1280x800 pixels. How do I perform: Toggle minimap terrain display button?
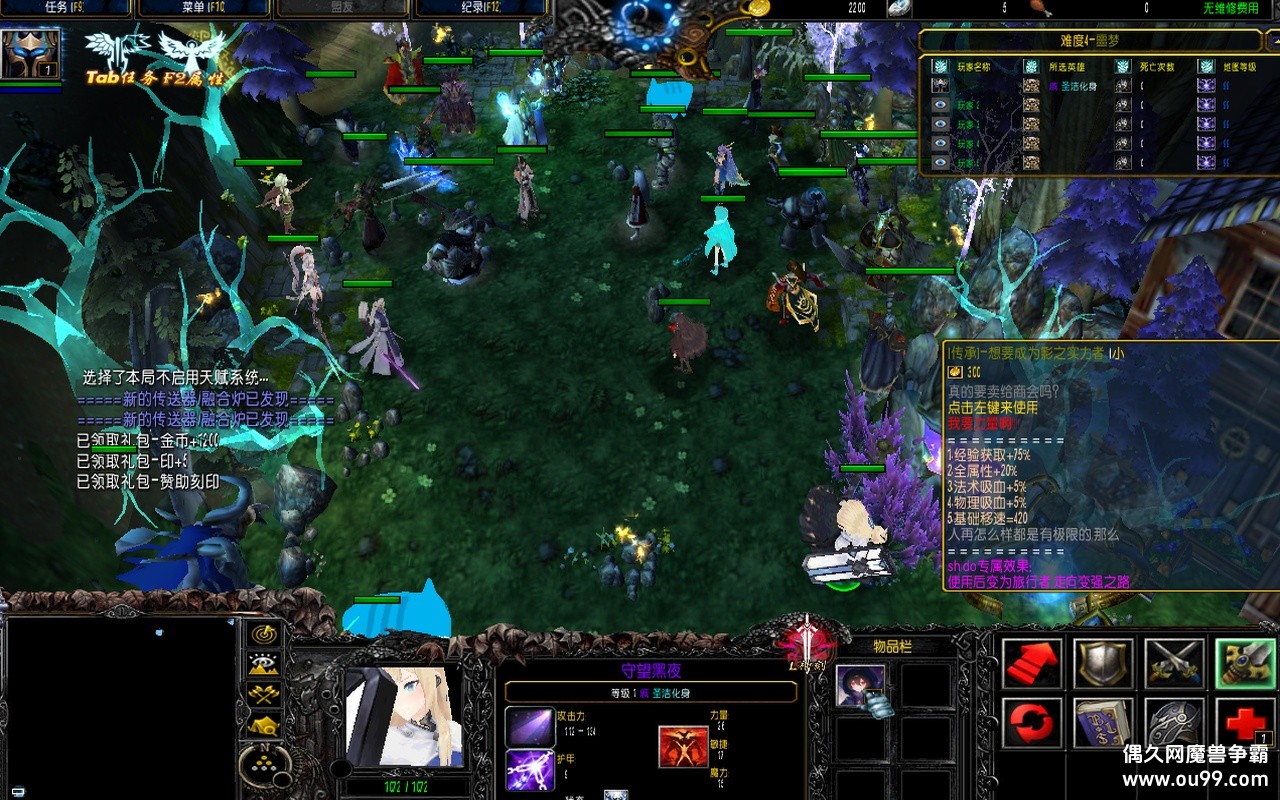tap(265, 664)
